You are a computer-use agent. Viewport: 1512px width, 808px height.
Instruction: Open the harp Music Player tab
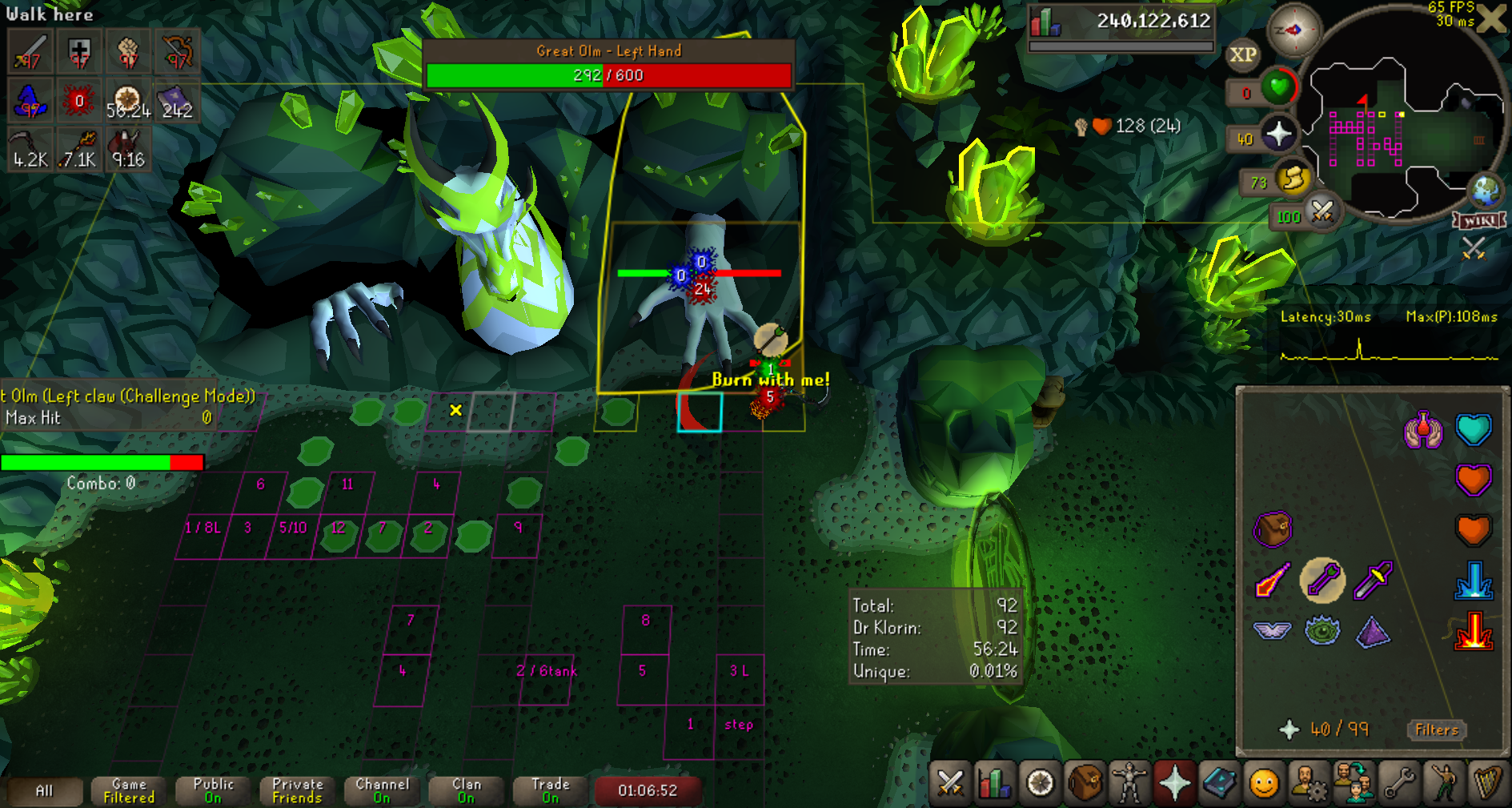click(1488, 782)
